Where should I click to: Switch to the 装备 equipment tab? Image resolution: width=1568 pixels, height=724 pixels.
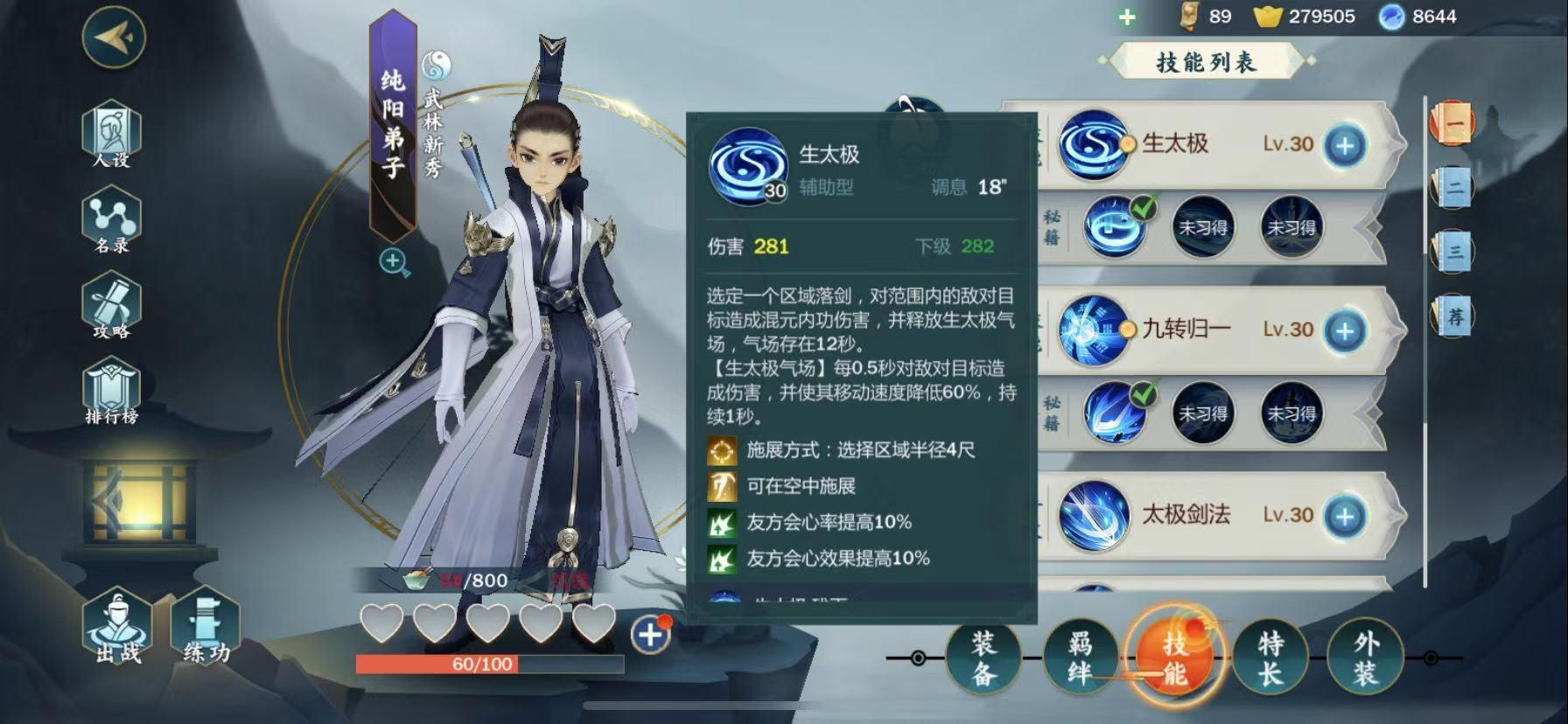coord(983,658)
